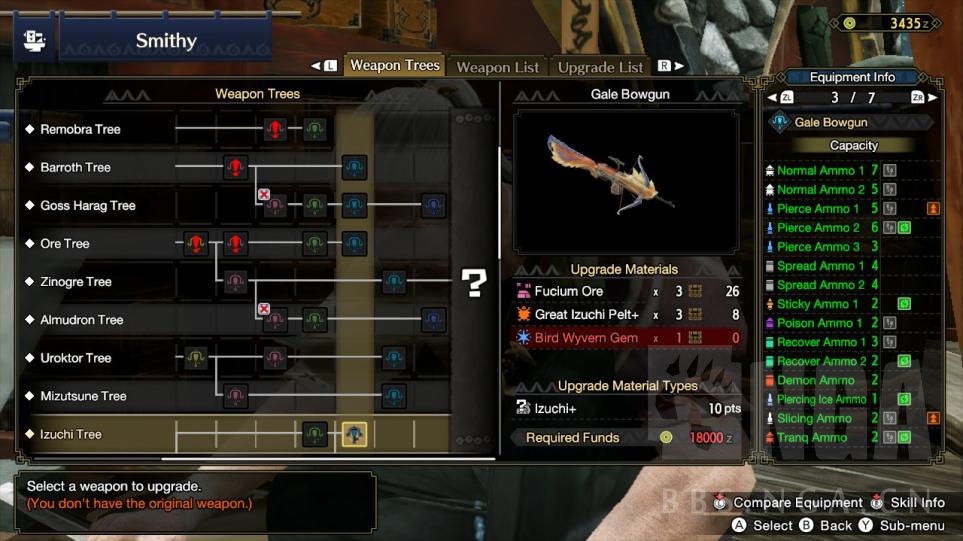Click the Fucium Ore material row

[x=626, y=291]
